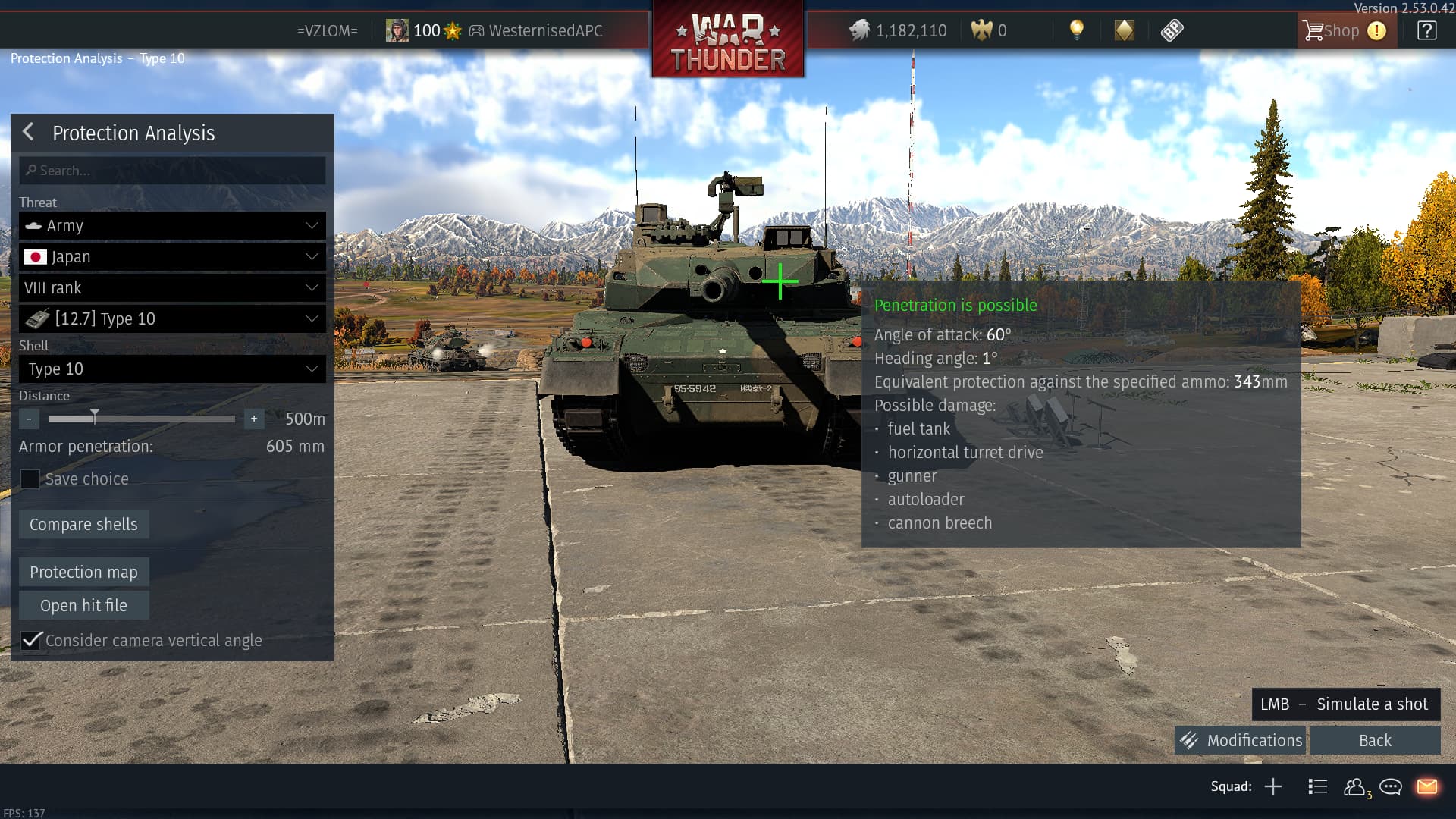Open the Army threat type dropdown
The height and width of the screenshot is (819, 1456).
(x=172, y=226)
